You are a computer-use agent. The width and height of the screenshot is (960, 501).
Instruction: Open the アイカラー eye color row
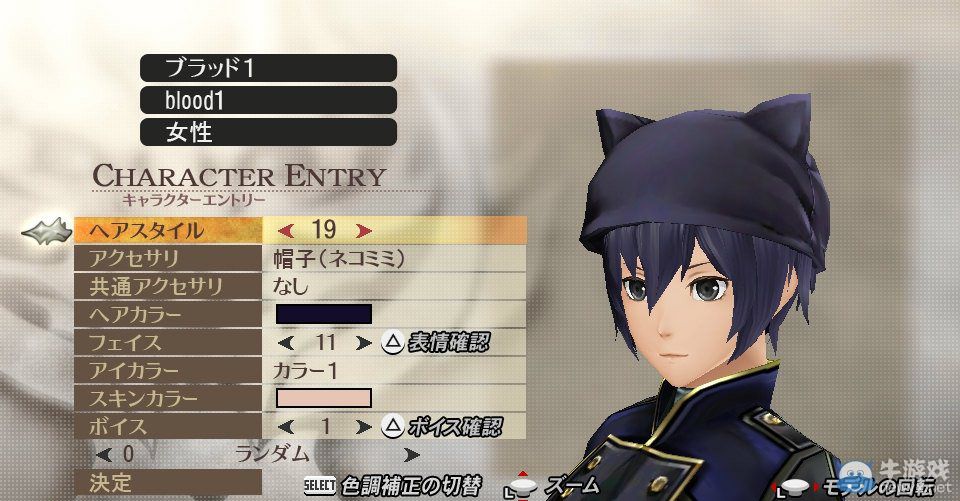(168, 370)
